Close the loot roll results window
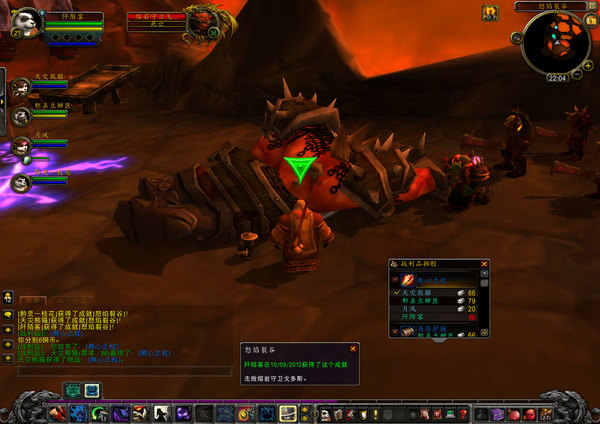The height and width of the screenshot is (424, 600). click(x=485, y=264)
